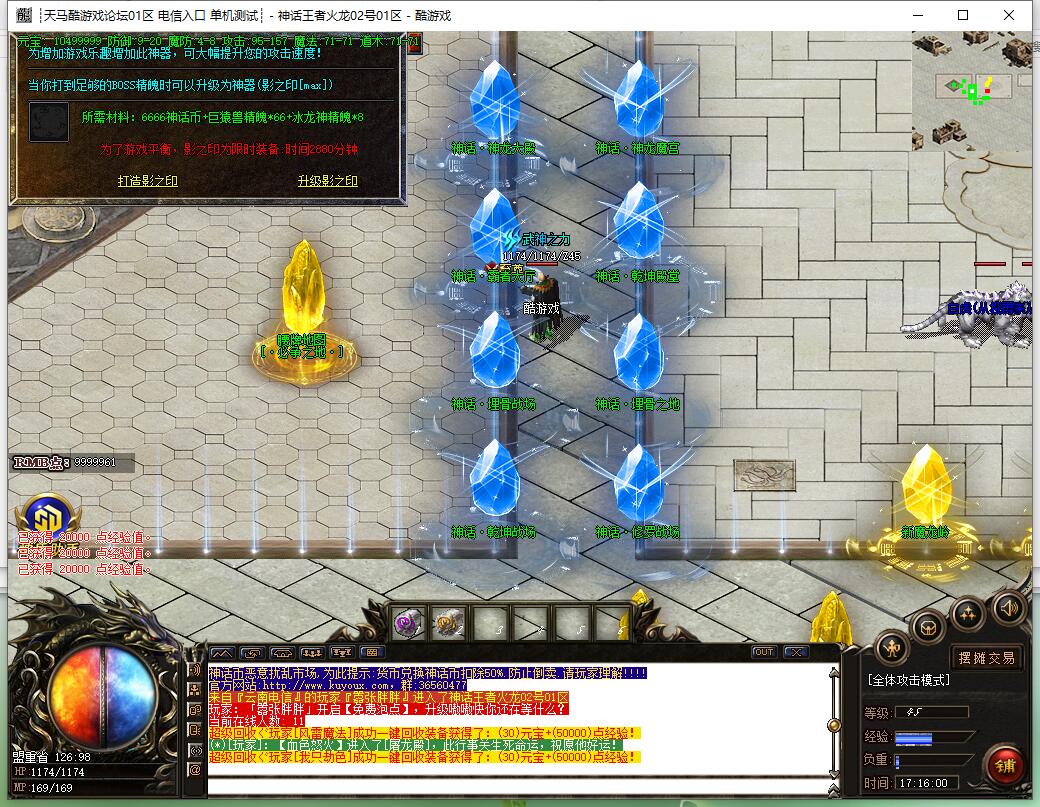Open the minimap
This screenshot has height=807, width=1040.
pyautogui.click(x=973, y=91)
